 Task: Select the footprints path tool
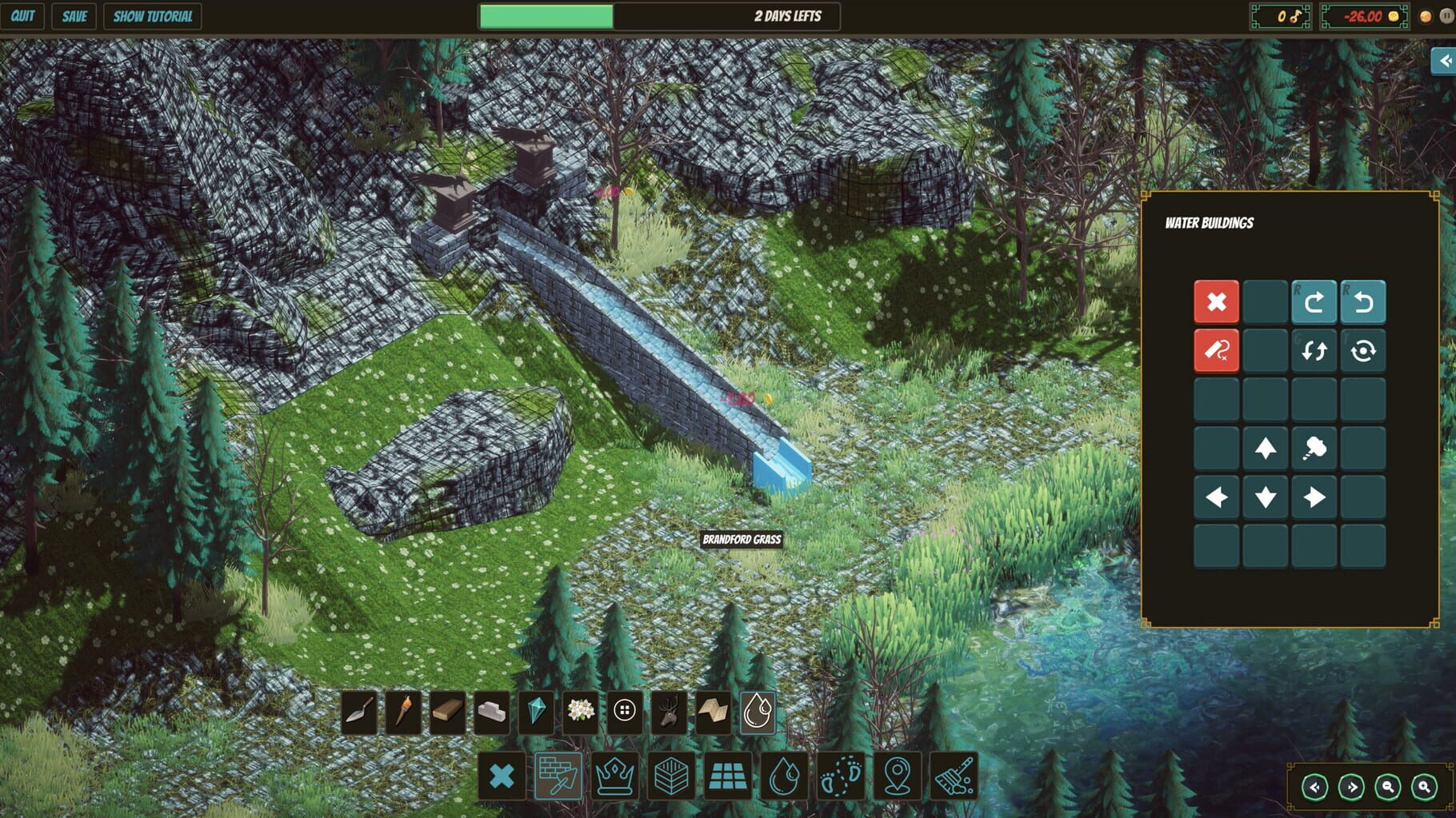click(838, 776)
